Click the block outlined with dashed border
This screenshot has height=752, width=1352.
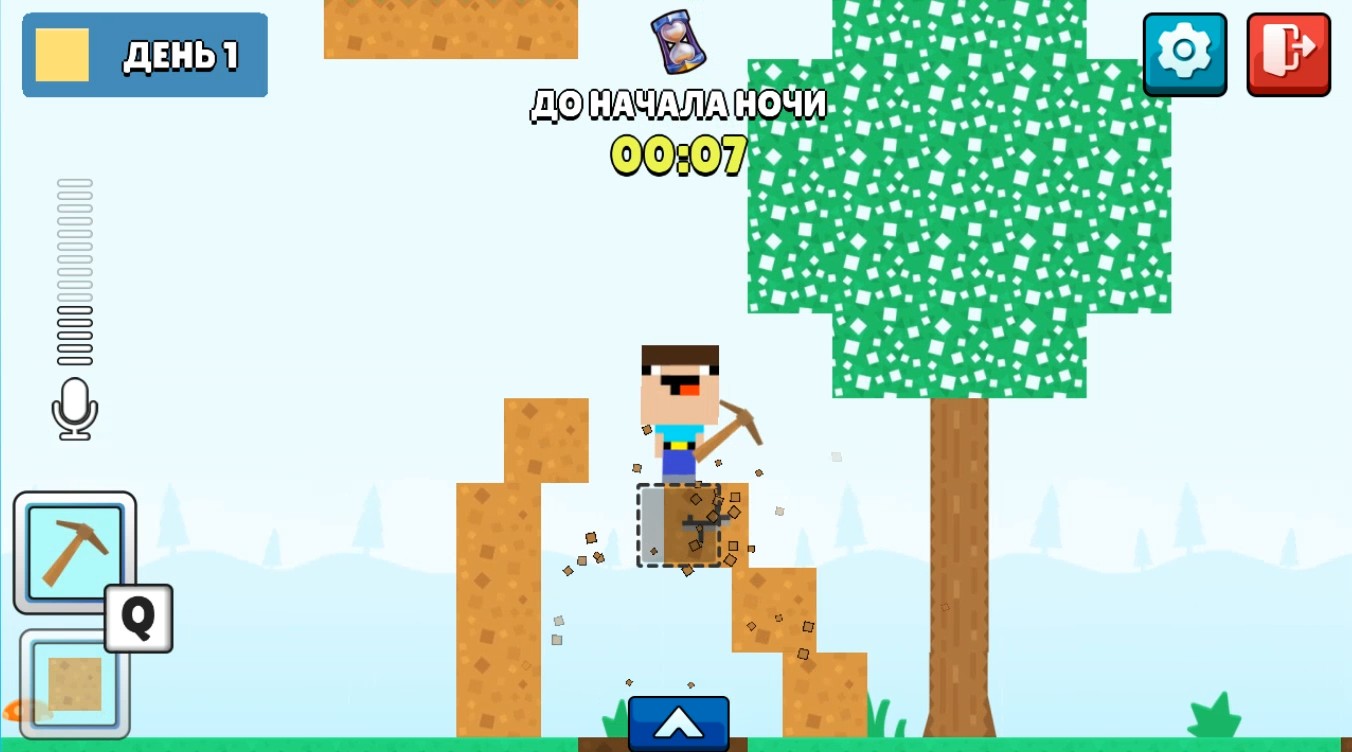[678, 525]
